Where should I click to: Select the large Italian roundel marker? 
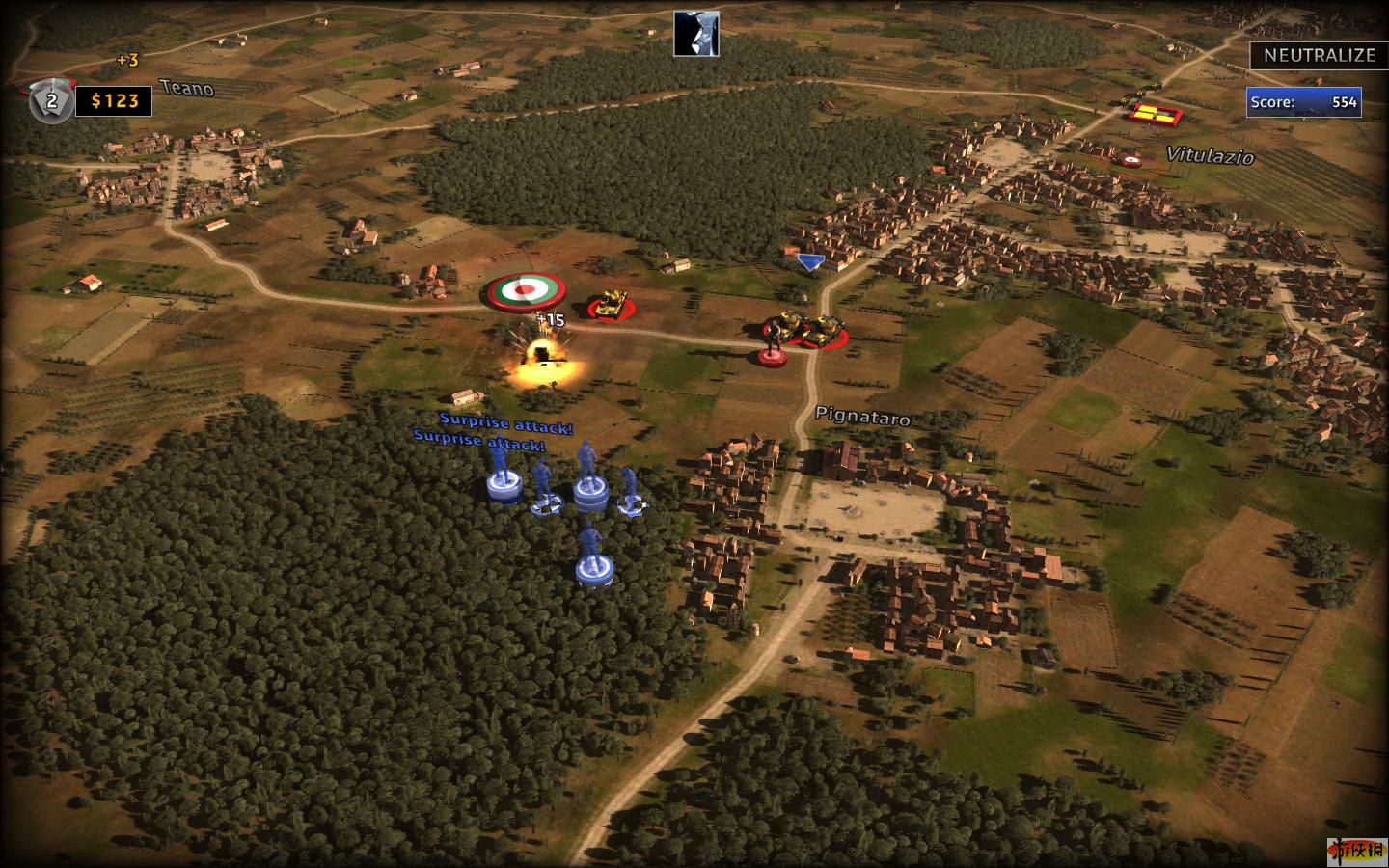522,289
